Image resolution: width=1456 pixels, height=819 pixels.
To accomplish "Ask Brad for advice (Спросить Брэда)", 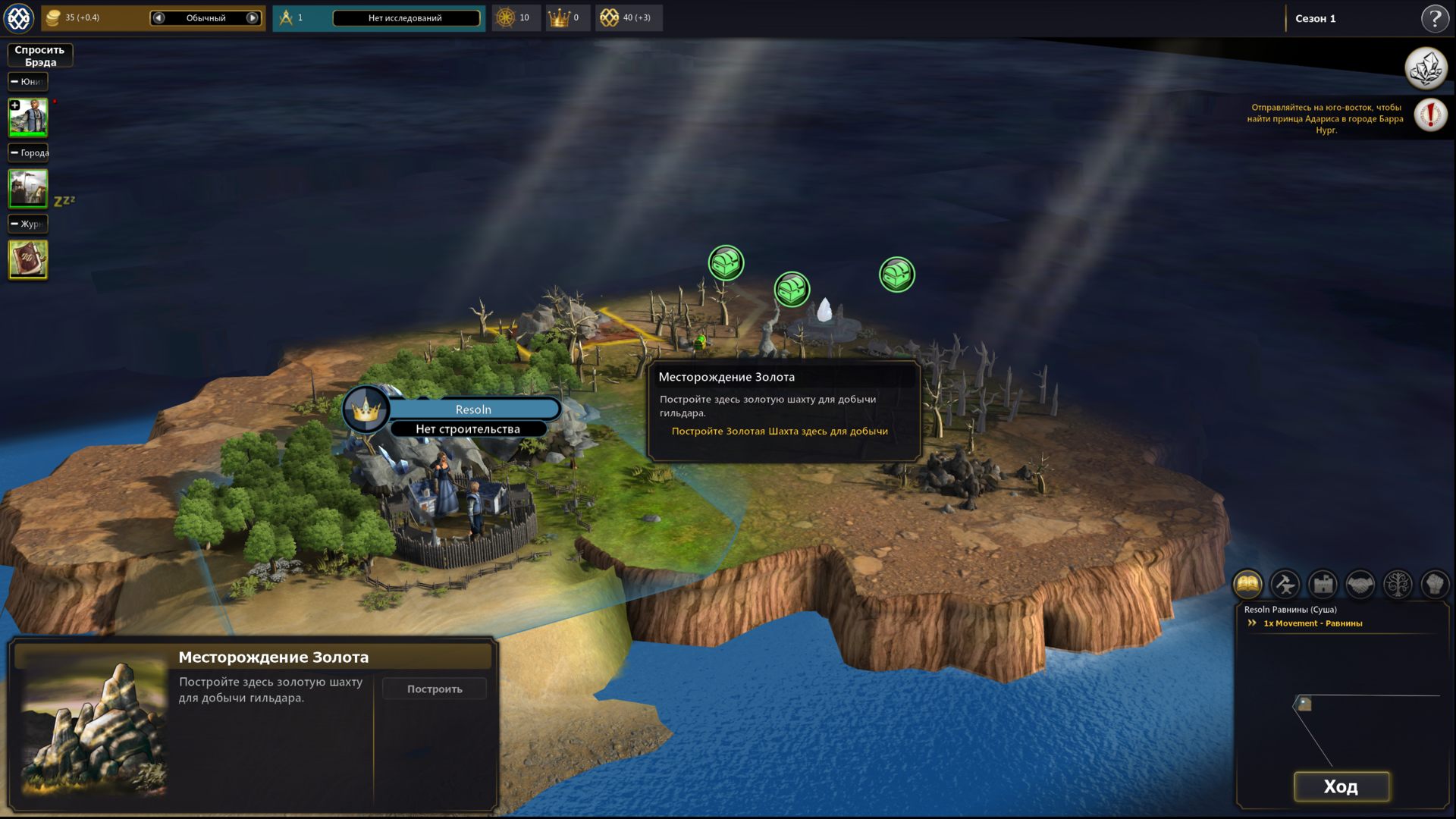I will click(x=40, y=55).
